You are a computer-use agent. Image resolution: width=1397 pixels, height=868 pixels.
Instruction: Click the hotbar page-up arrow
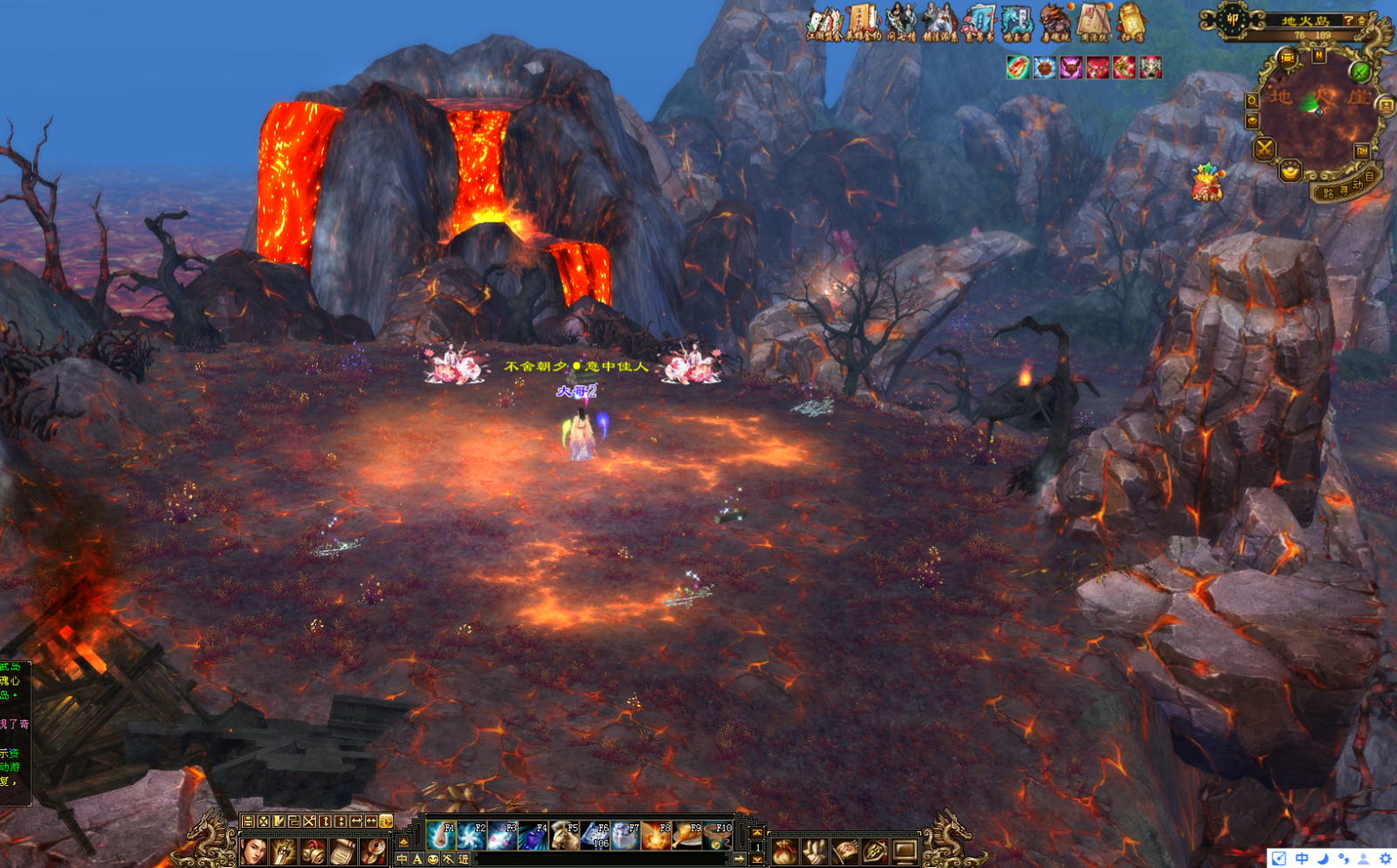(x=757, y=833)
